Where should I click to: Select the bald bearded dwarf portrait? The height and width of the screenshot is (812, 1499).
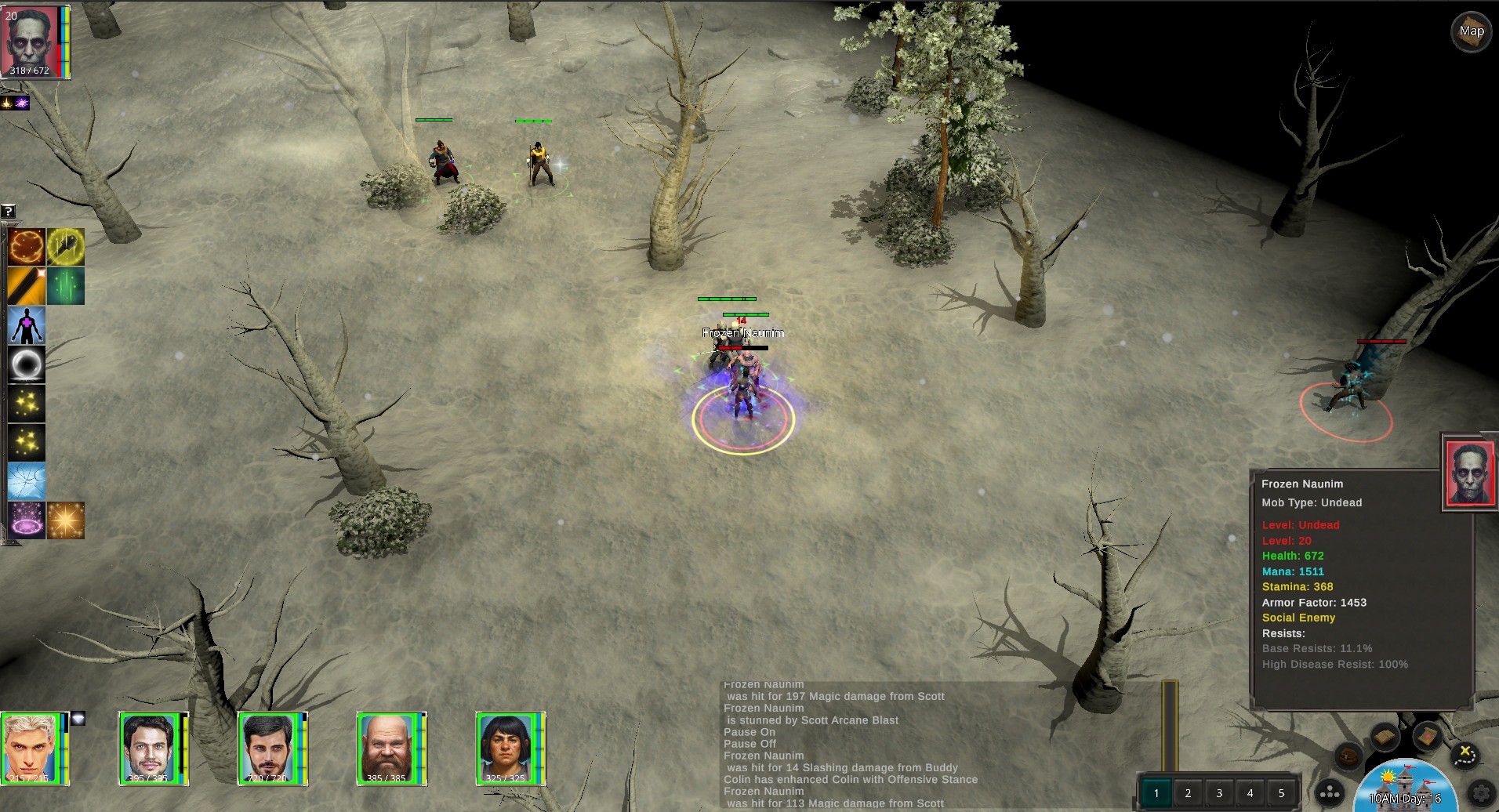[x=388, y=749]
